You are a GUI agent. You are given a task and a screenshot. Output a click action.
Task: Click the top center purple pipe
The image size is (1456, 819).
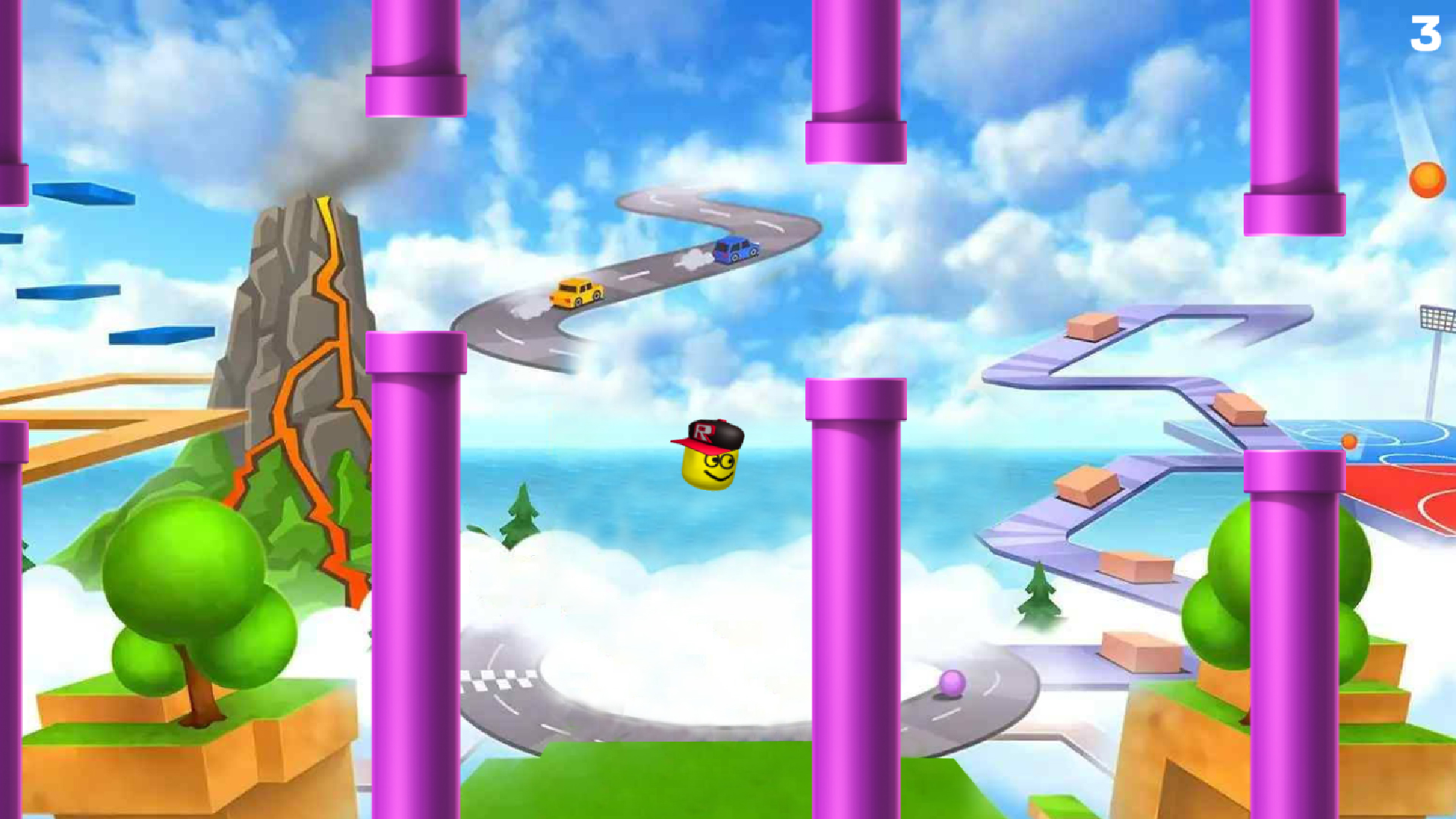point(857,83)
